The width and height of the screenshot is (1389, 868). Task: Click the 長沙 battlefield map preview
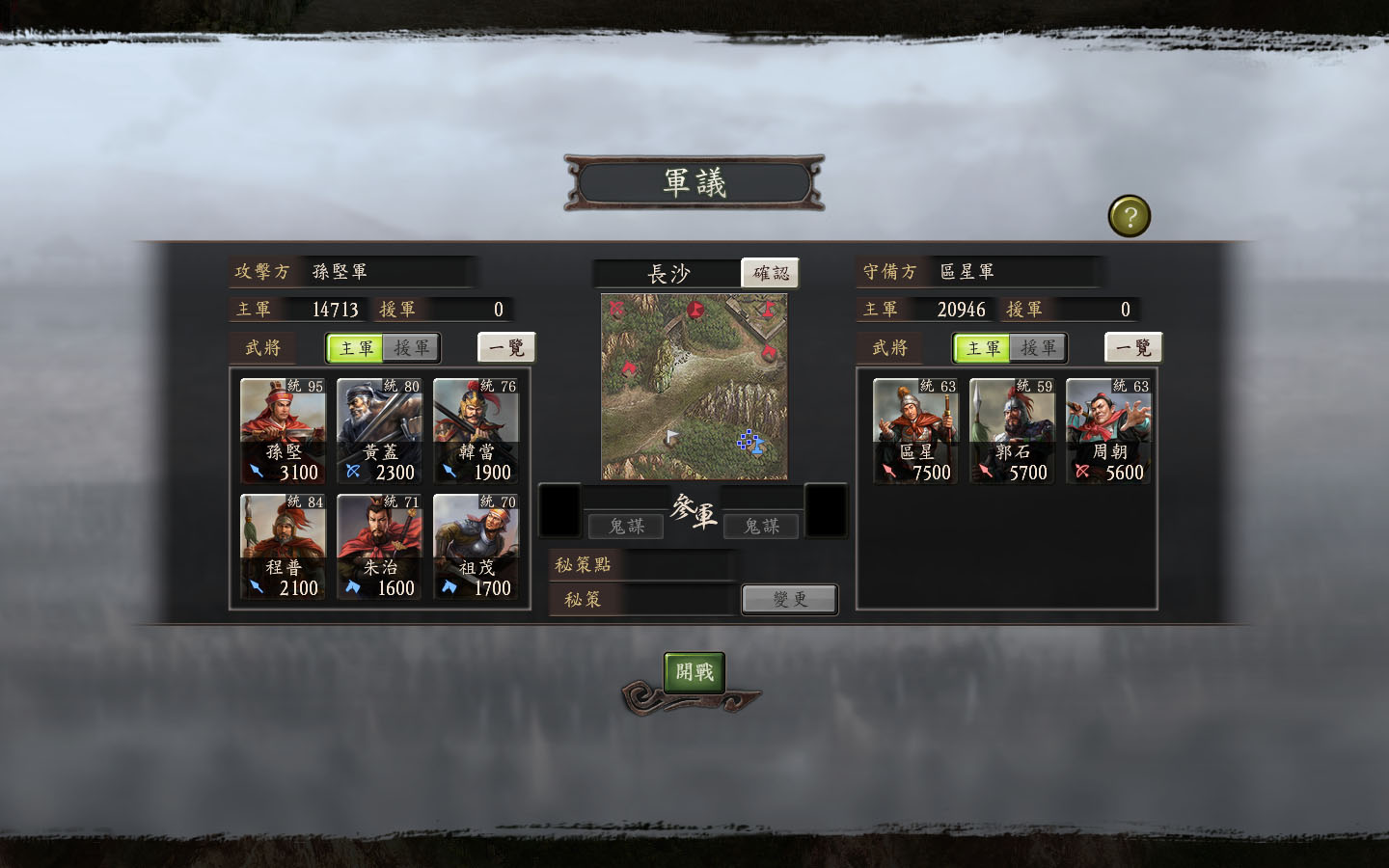(694, 386)
